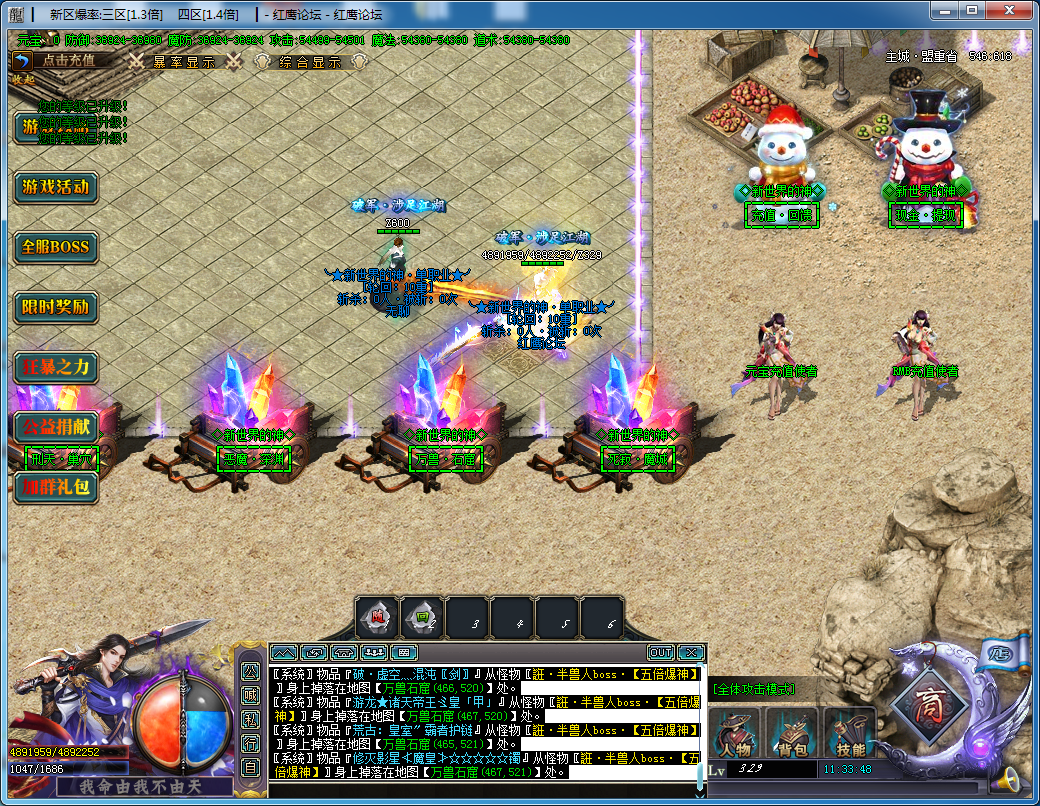
Task: Click the 点击充值 recharge button
Action: (x=68, y=60)
